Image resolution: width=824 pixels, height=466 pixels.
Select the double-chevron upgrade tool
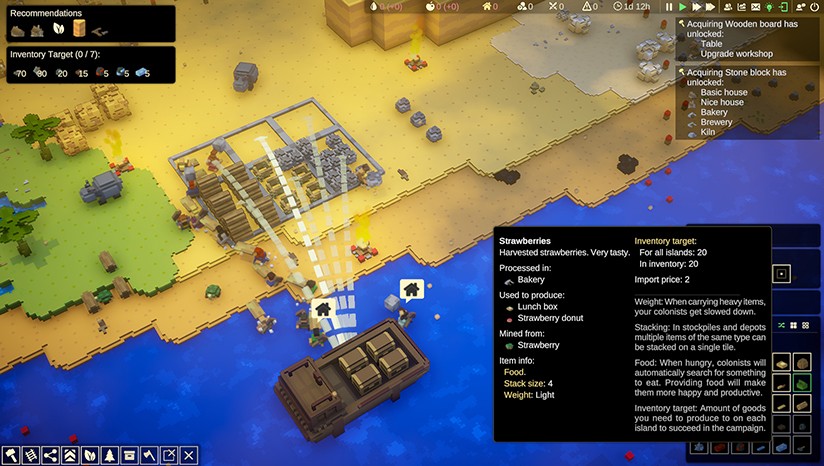point(70,455)
